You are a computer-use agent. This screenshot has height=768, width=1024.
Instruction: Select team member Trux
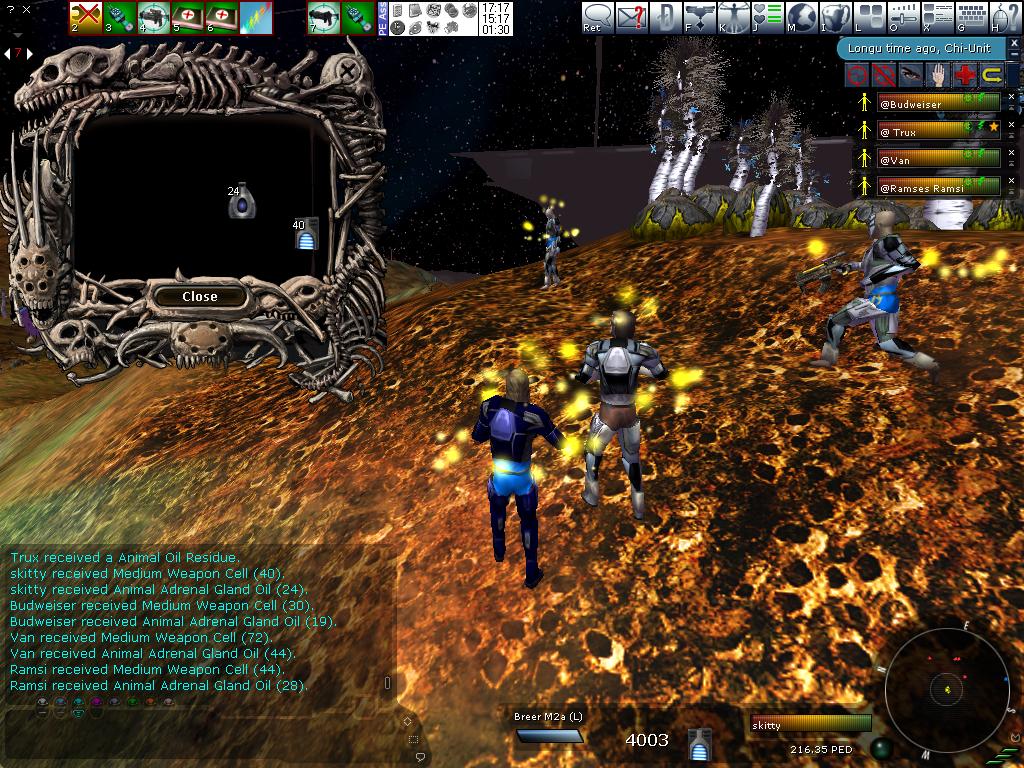click(x=938, y=131)
